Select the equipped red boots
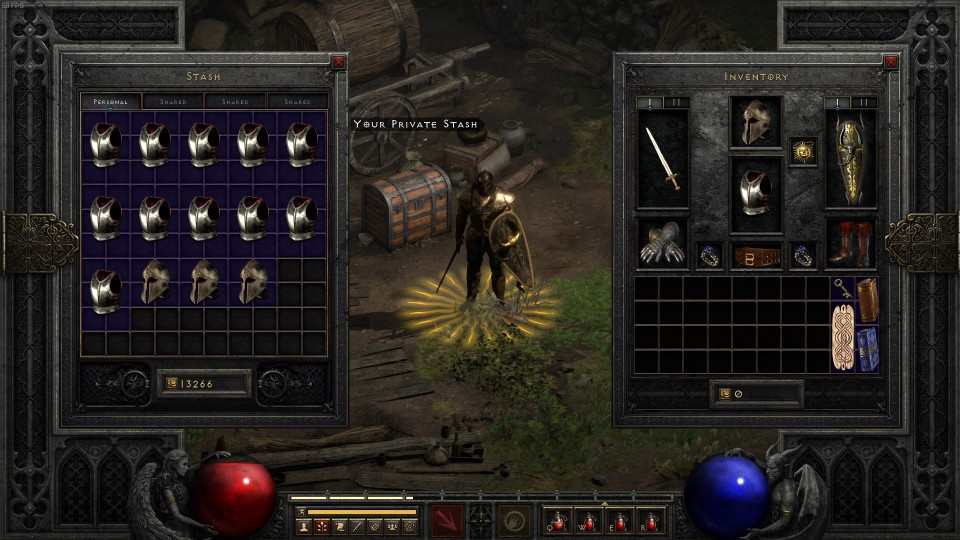Screen dimensions: 960x540 [x=851, y=244]
